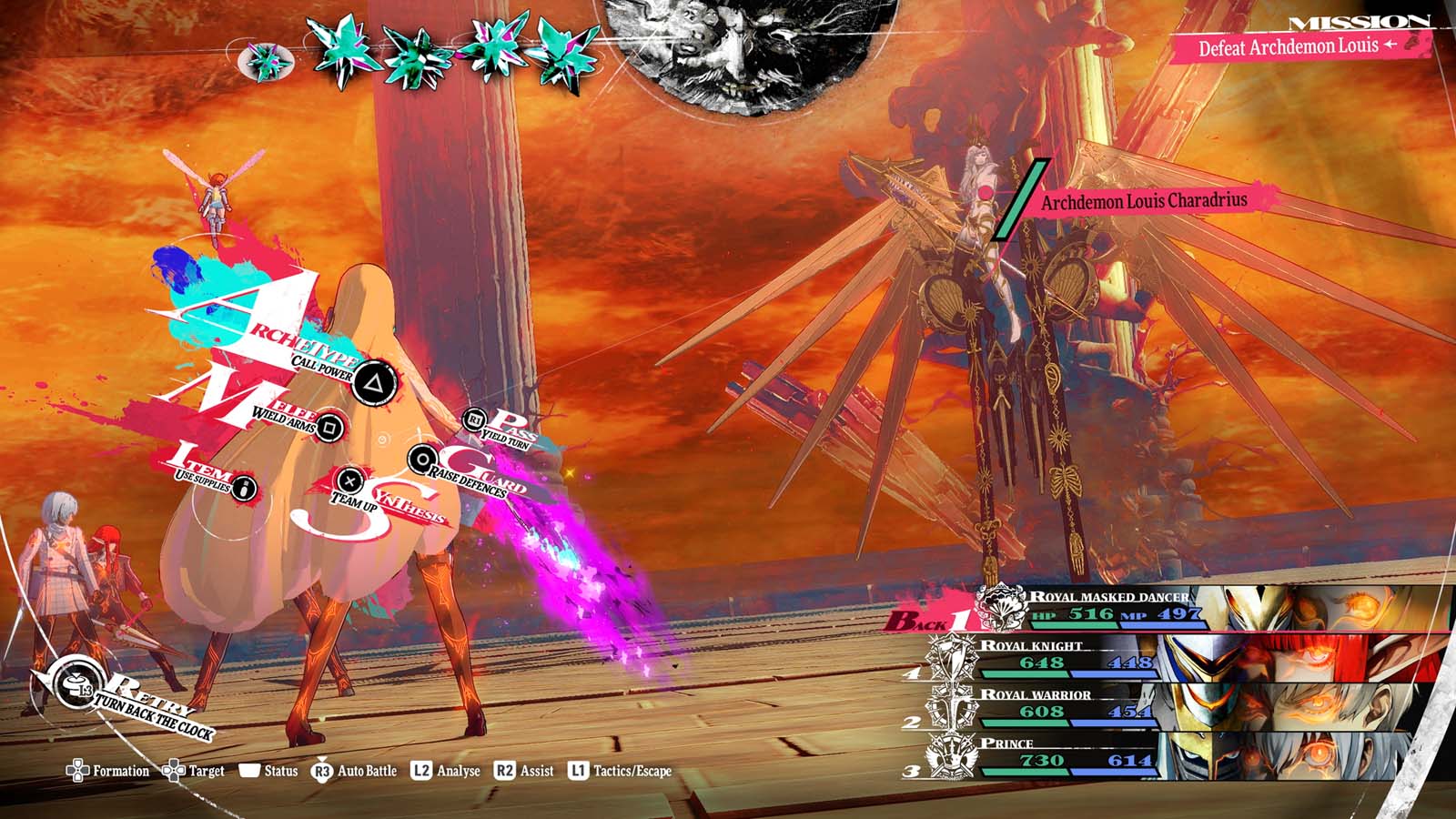The image size is (1456, 819).
Task: Select the Target option
Action: point(194,771)
